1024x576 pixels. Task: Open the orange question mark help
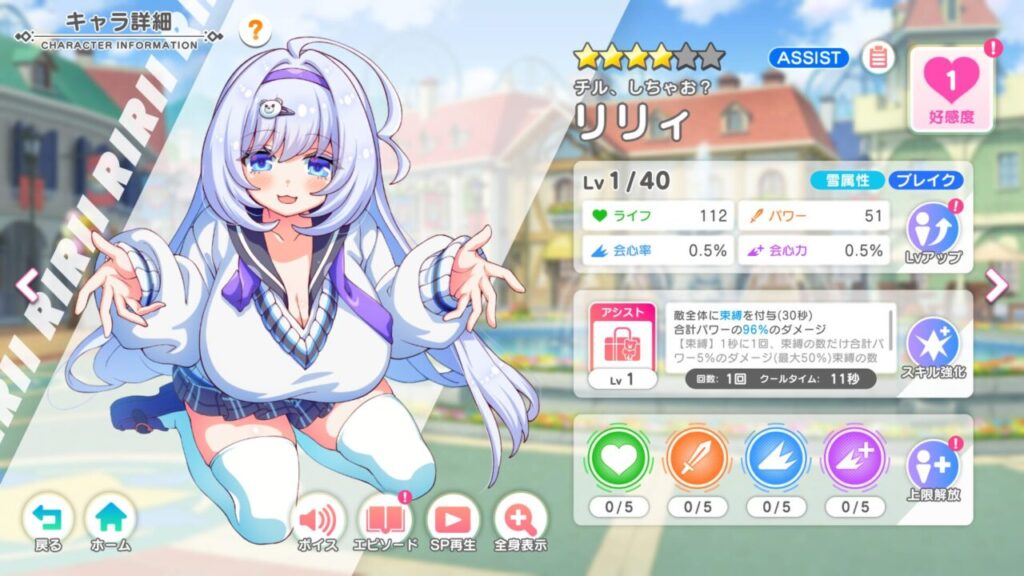tap(255, 31)
